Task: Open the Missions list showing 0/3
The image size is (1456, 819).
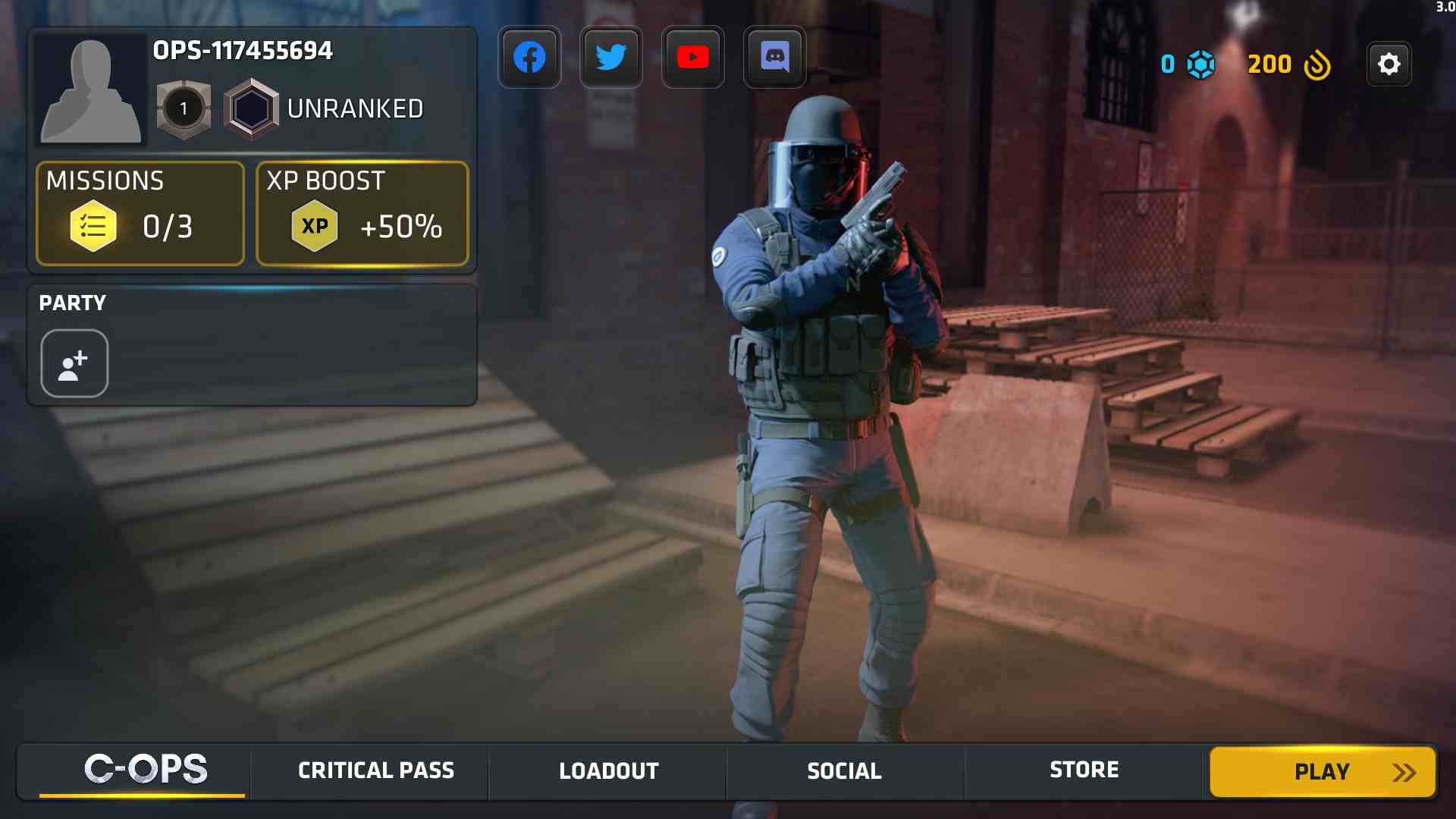Action: point(140,214)
